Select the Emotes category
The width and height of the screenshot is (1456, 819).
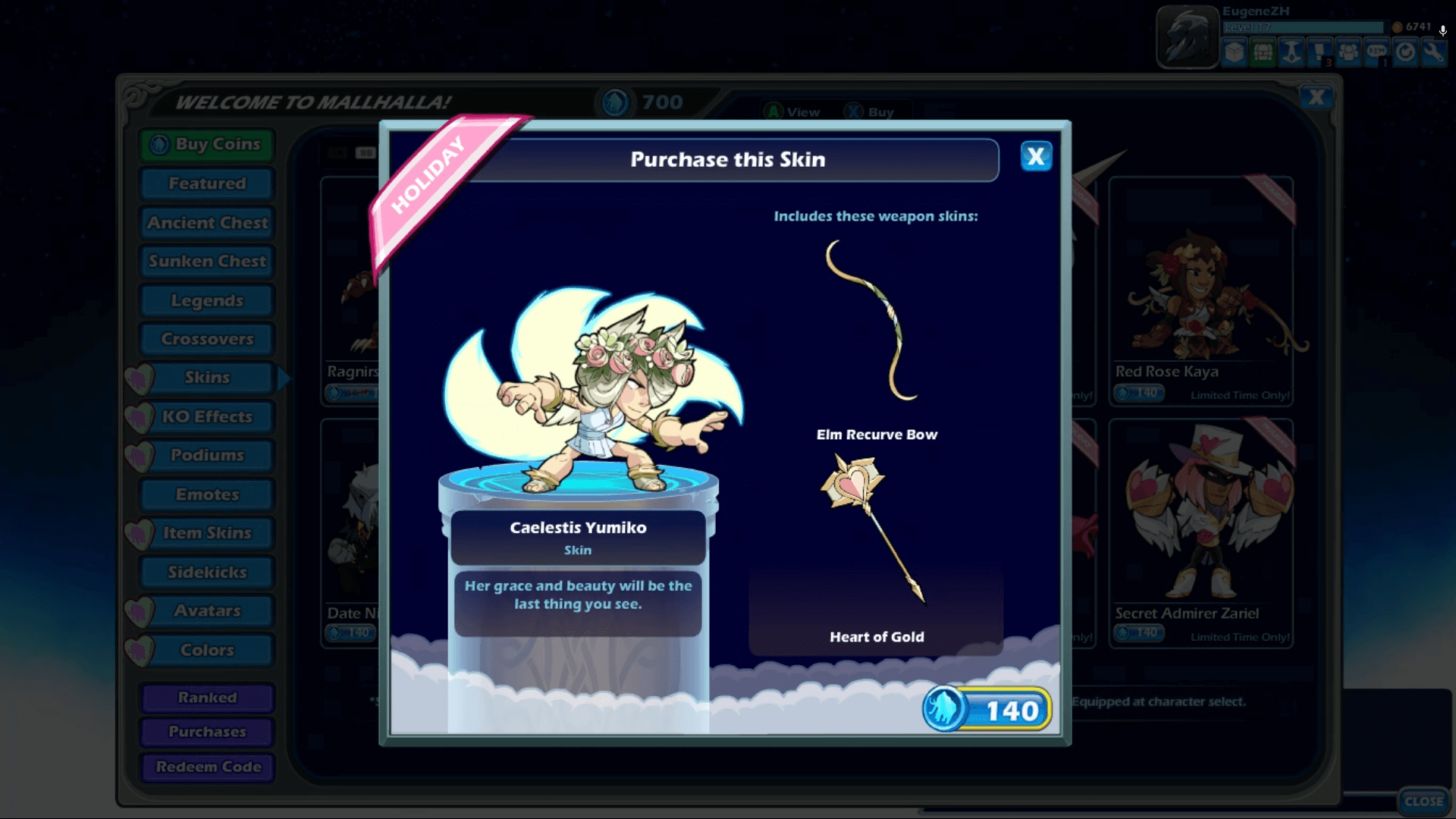(207, 494)
